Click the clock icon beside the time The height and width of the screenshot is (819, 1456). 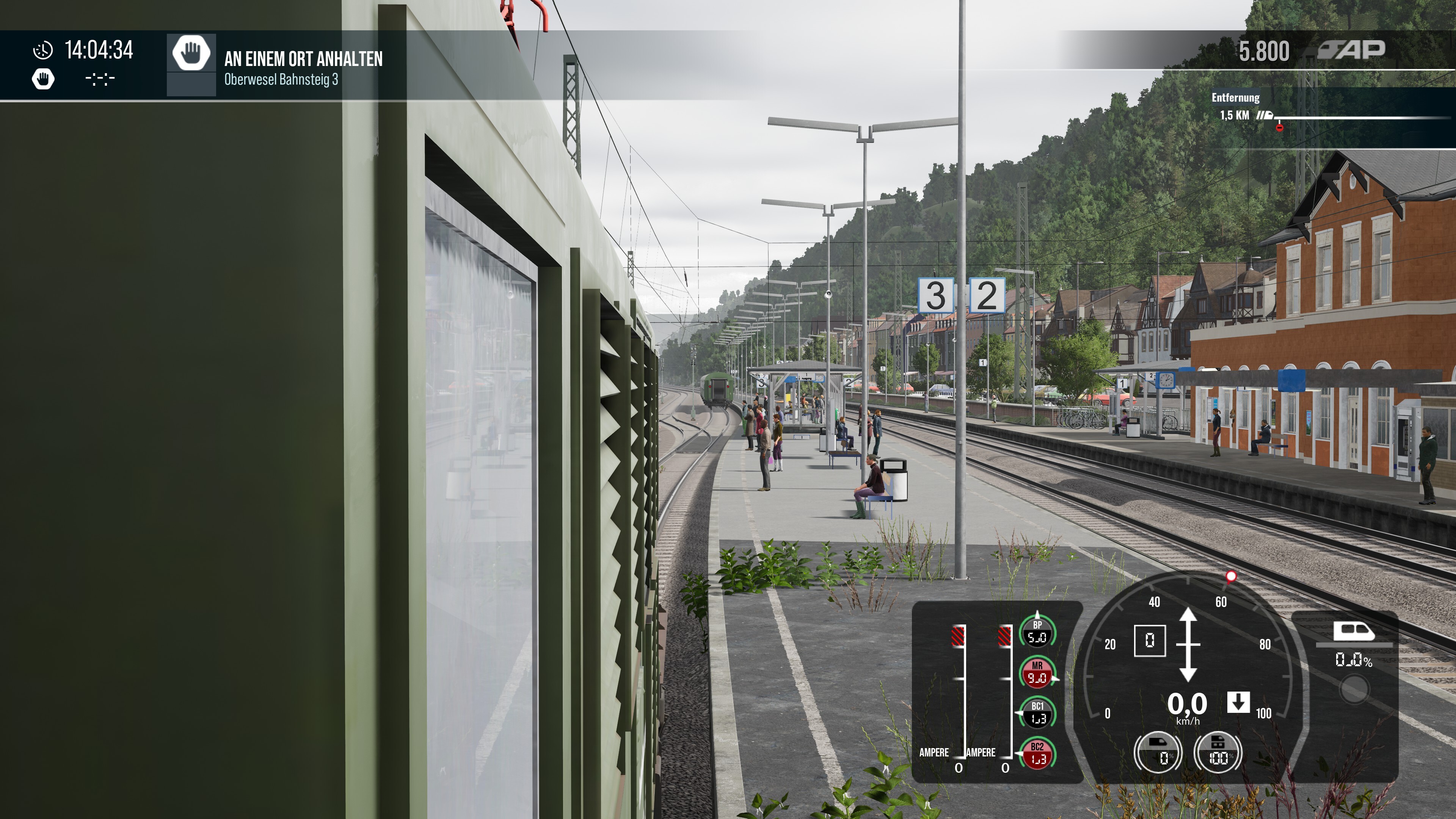click(x=43, y=50)
